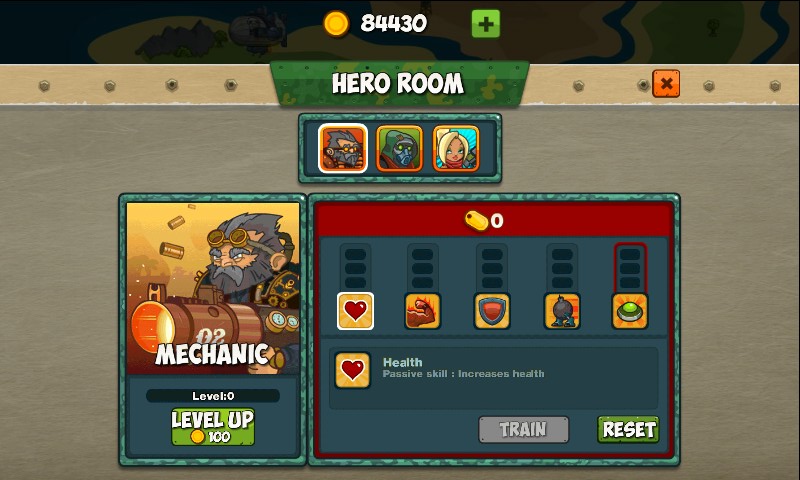800x480 pixels.
Task: Select the Mechanic hero portrait
Action: 343,148
